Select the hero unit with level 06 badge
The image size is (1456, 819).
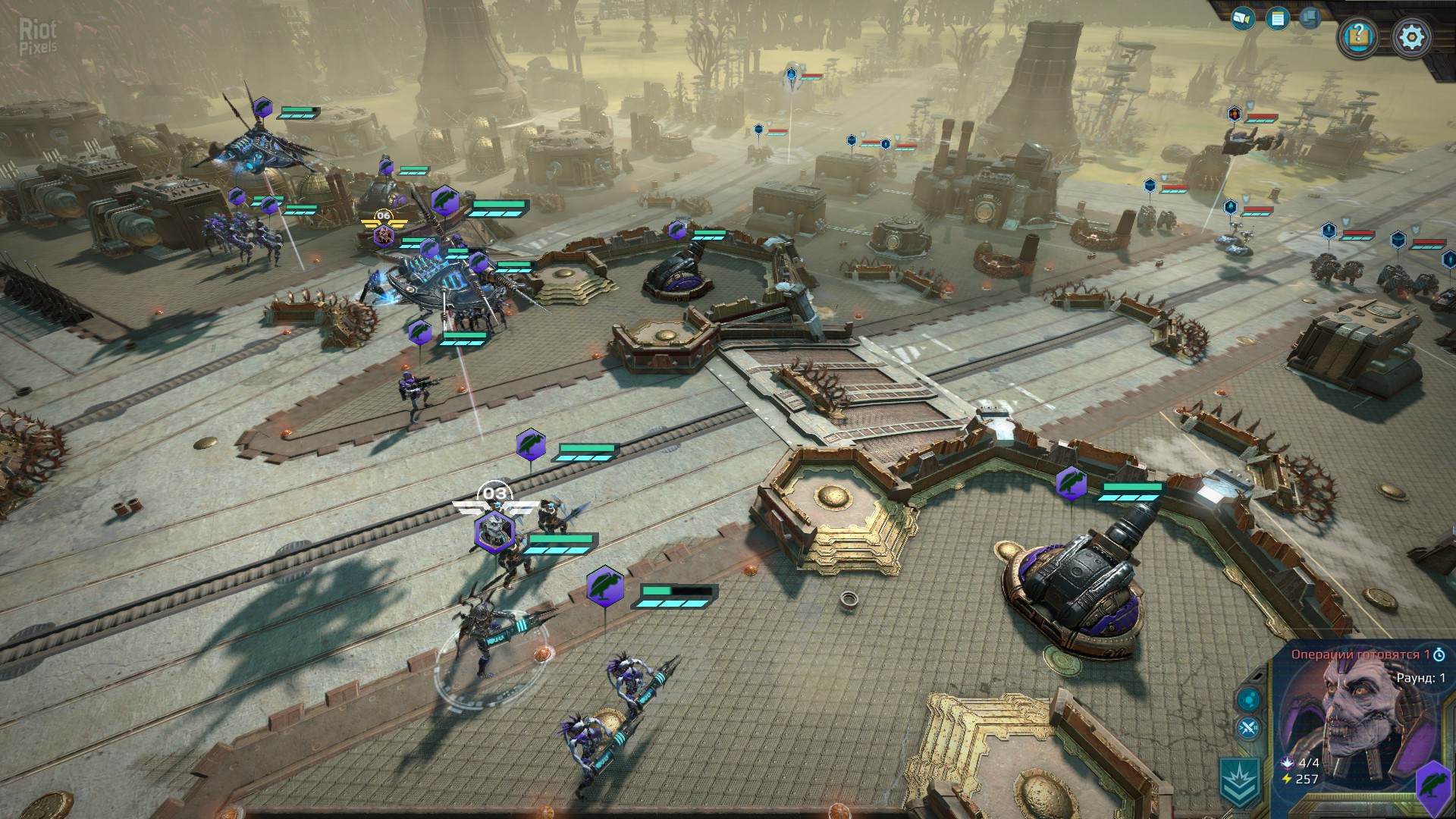(x=384, y=235)
